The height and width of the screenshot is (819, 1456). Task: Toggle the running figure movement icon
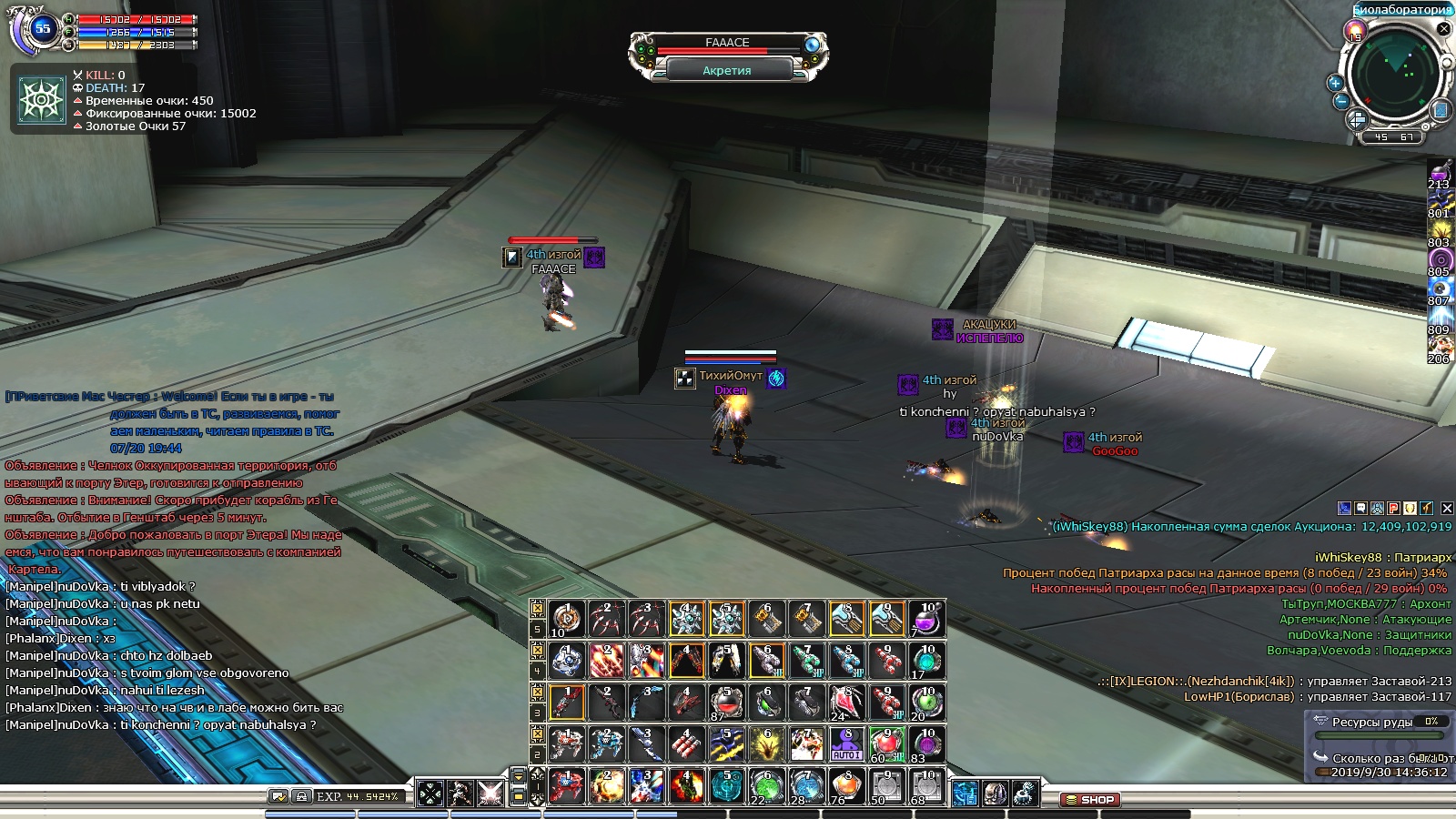(x=460, y=794)
